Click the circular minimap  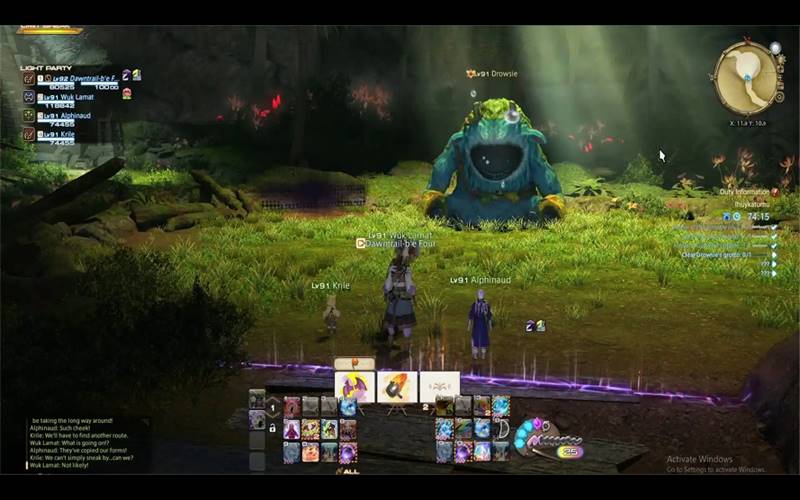746,77
